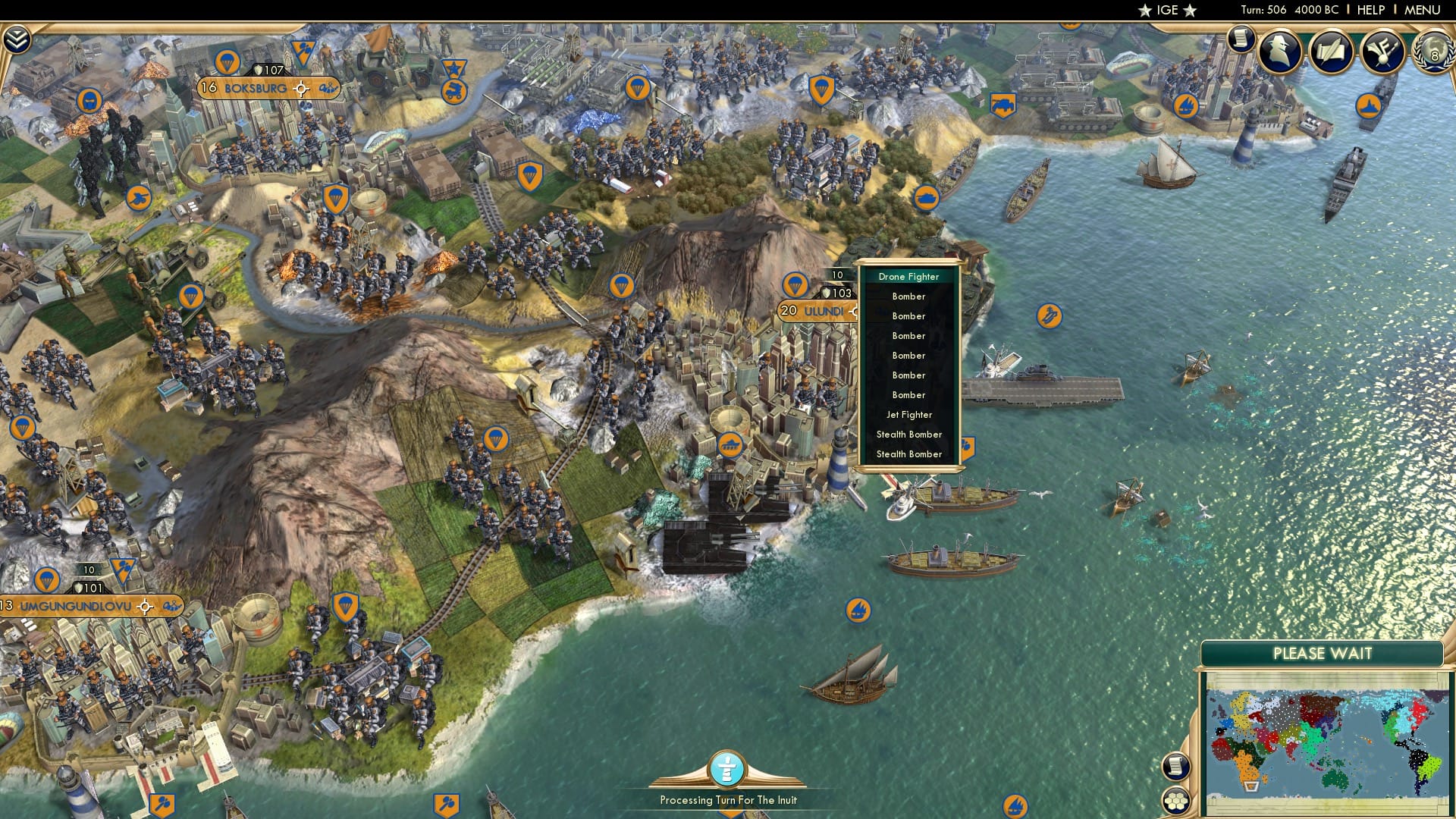Click Boksburg's ranged strike crosshair icon

(301, 88)
